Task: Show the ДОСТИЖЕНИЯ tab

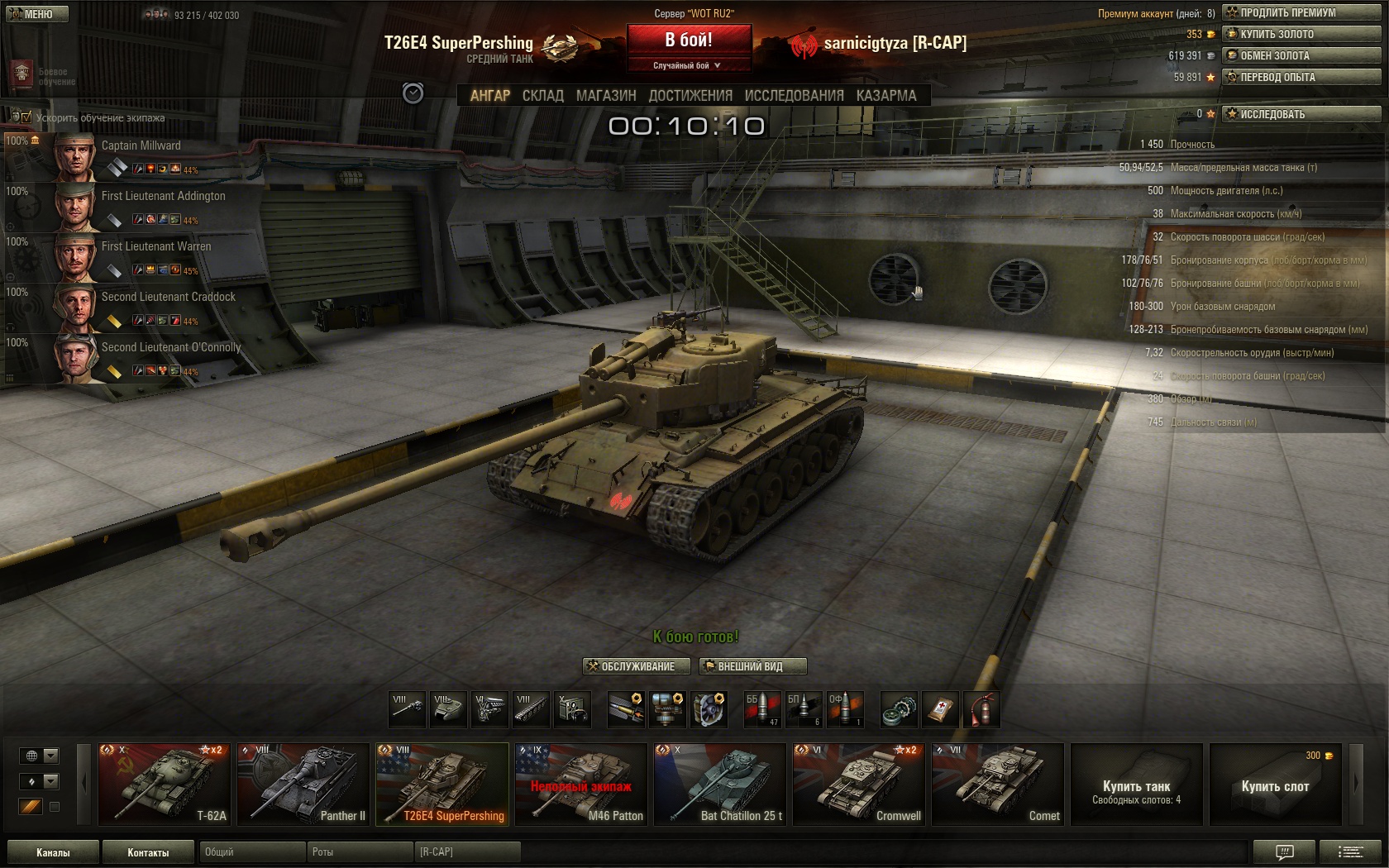Action: 690,96
